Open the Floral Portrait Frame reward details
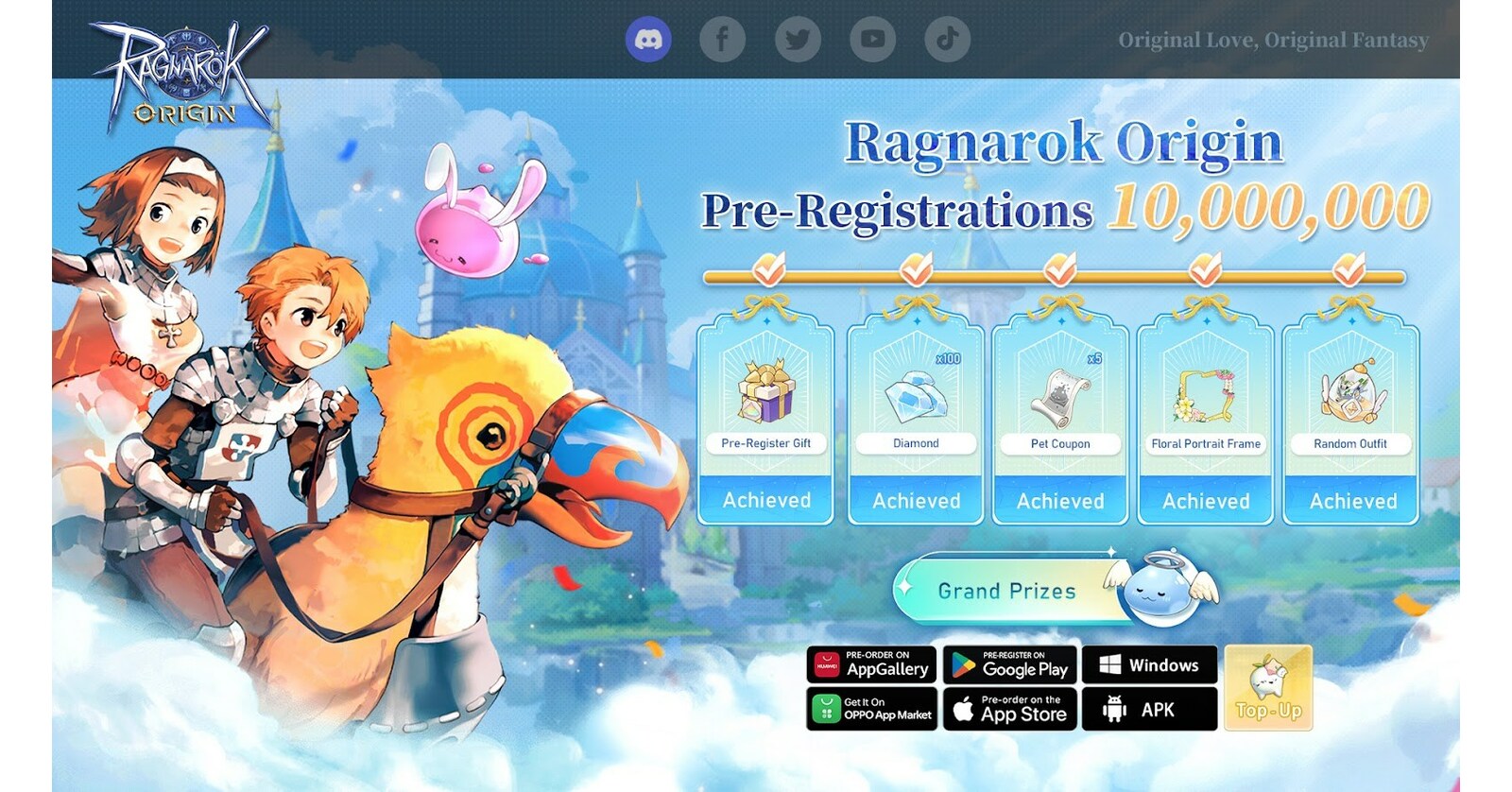1512x792 pixels. point(1206,421)
